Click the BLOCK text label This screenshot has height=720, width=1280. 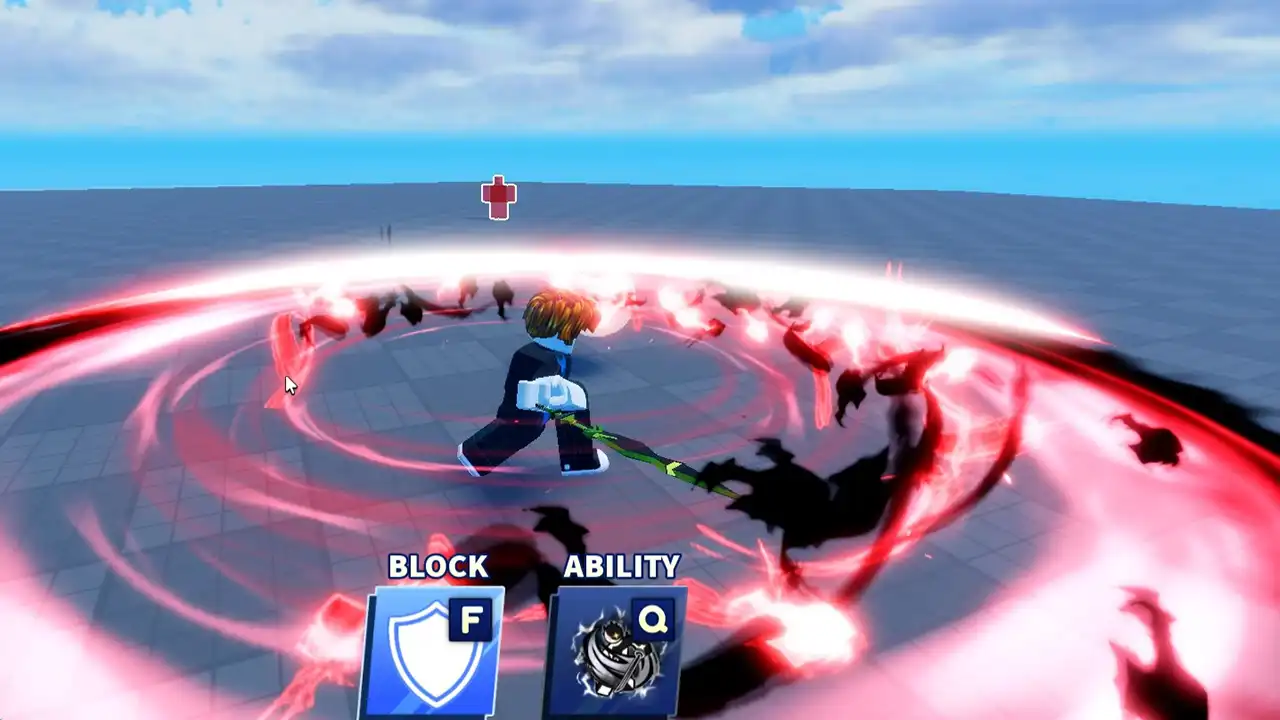[438, 567]
